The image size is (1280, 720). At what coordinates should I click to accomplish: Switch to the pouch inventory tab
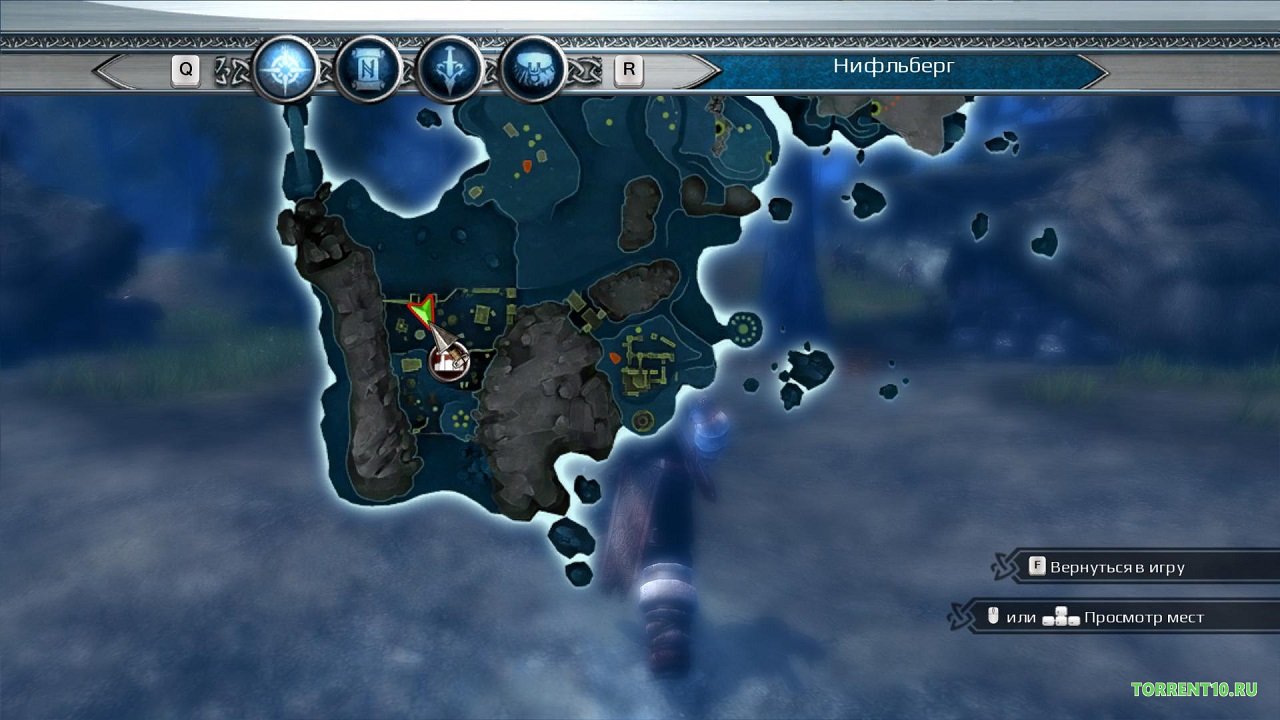click(533, 70)
